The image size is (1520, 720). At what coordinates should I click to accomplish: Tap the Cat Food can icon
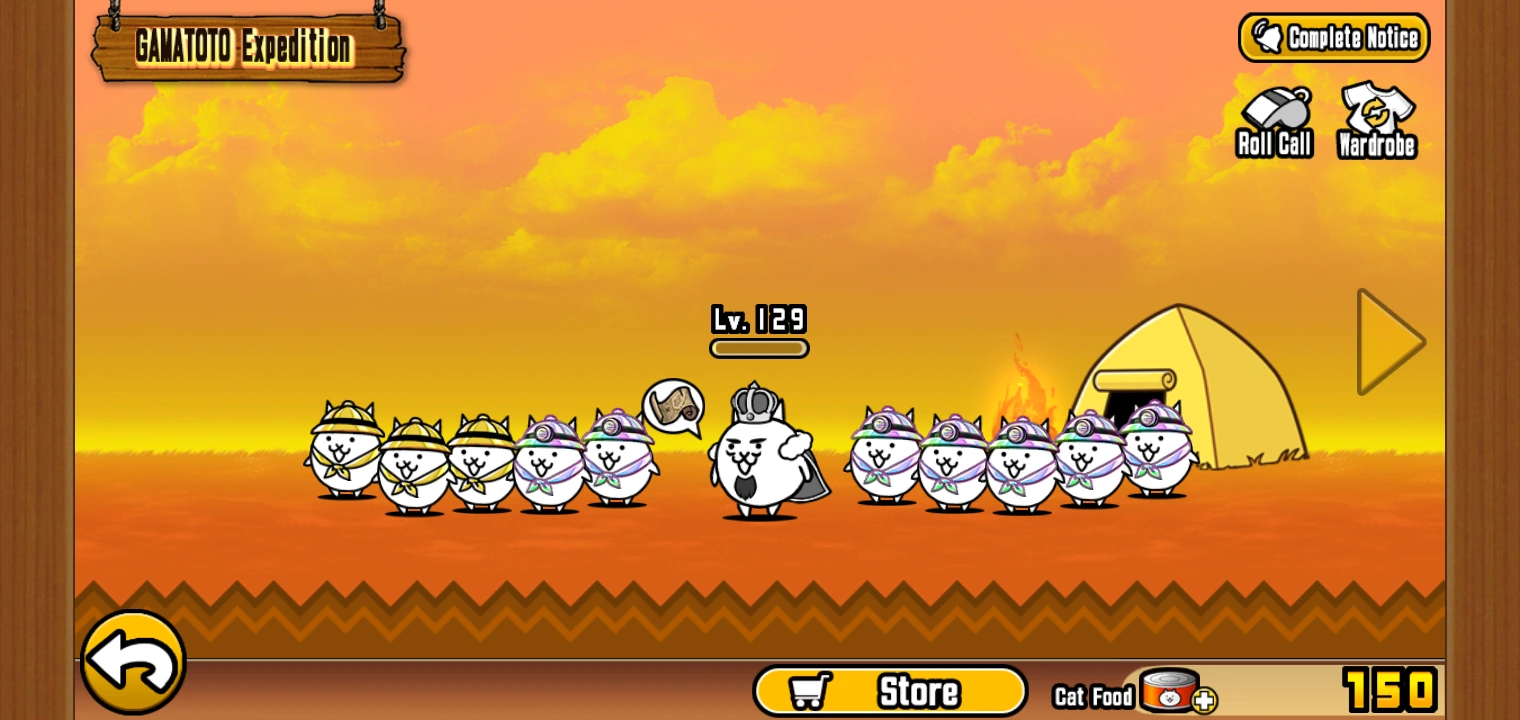(1170, 690)
